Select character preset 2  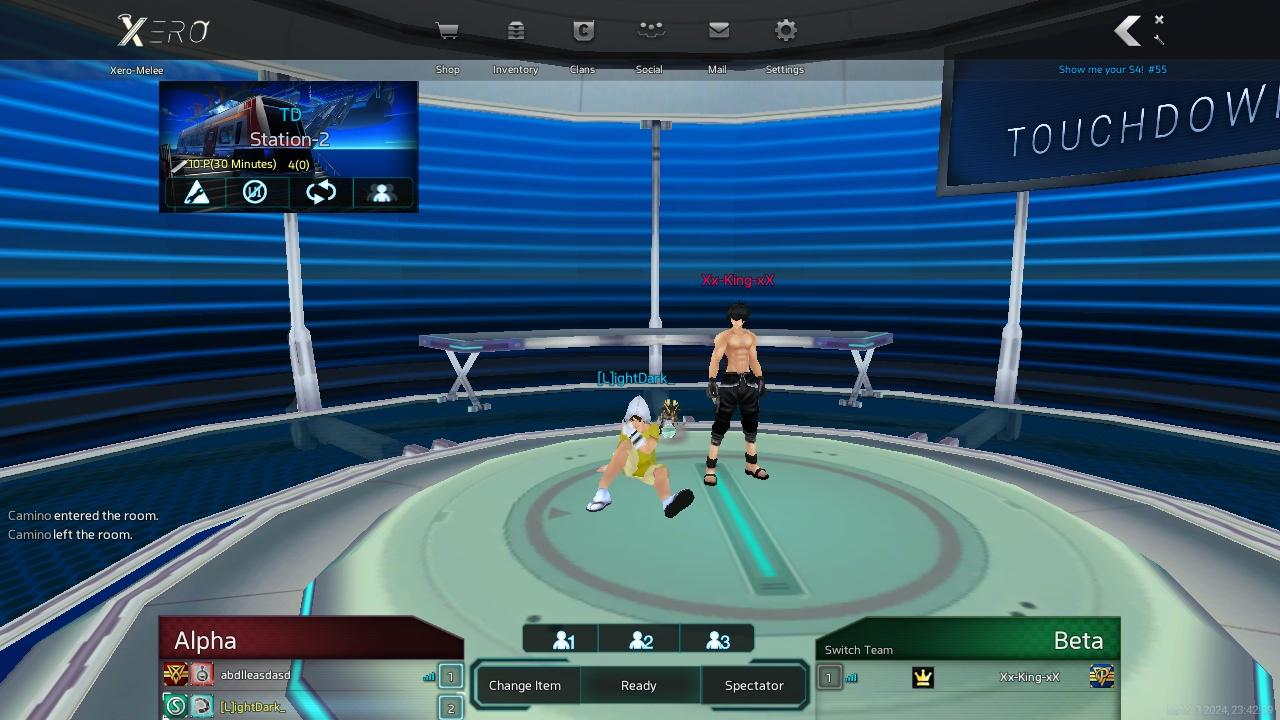[x=640, y=640]
